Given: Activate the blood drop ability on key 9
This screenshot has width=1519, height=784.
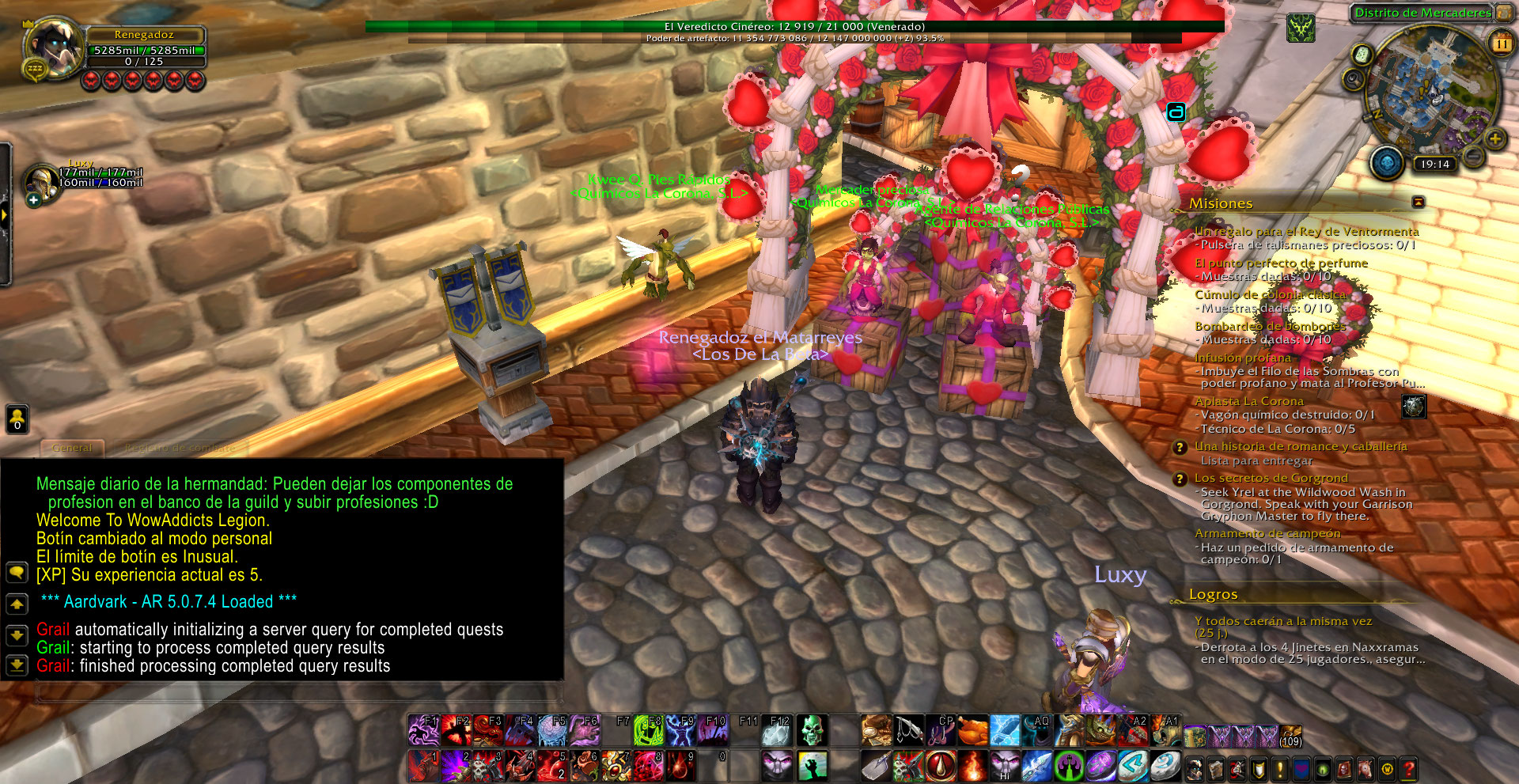Looking at the screenshot, I should (680, 766).
